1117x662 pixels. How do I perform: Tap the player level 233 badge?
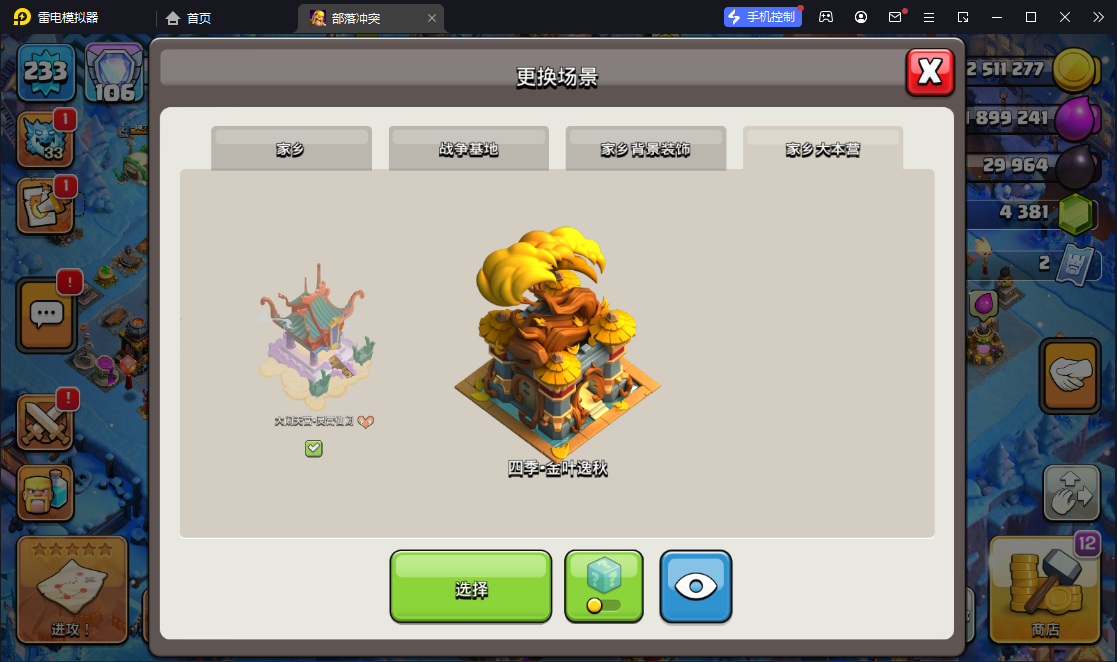pyautogui.click(x=45, y=72)
